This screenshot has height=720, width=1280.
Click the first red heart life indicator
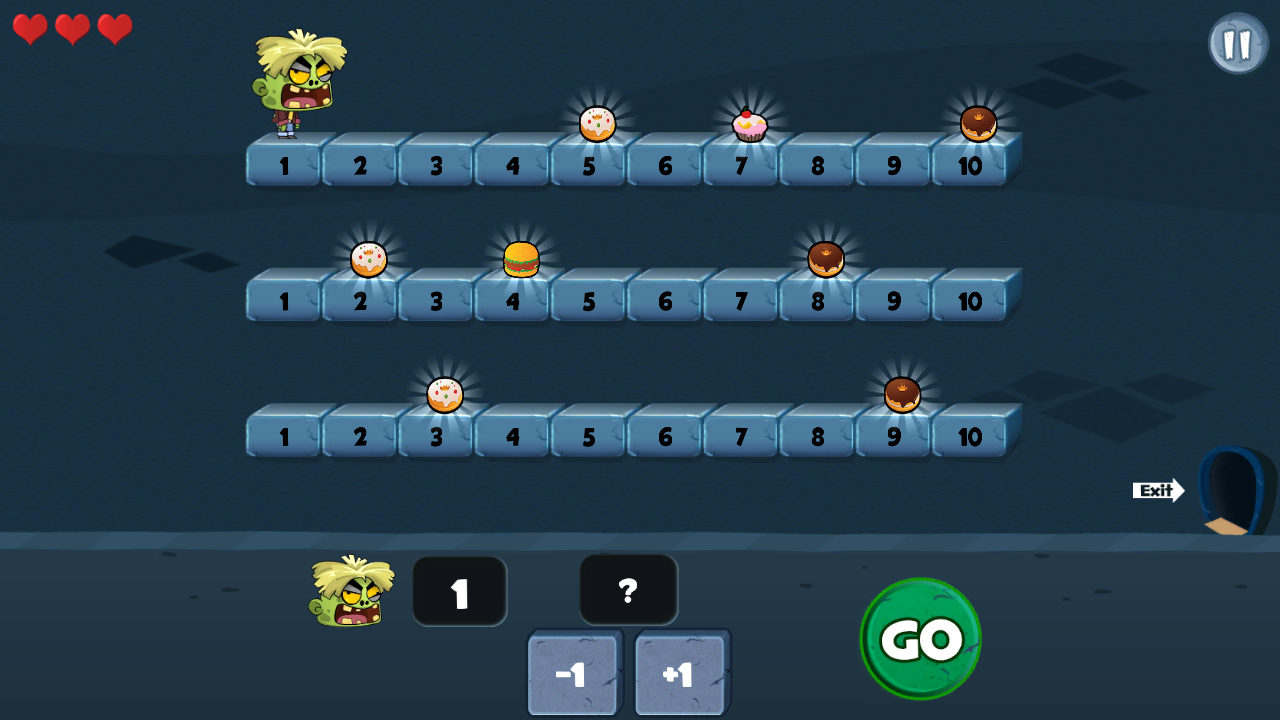30,29
